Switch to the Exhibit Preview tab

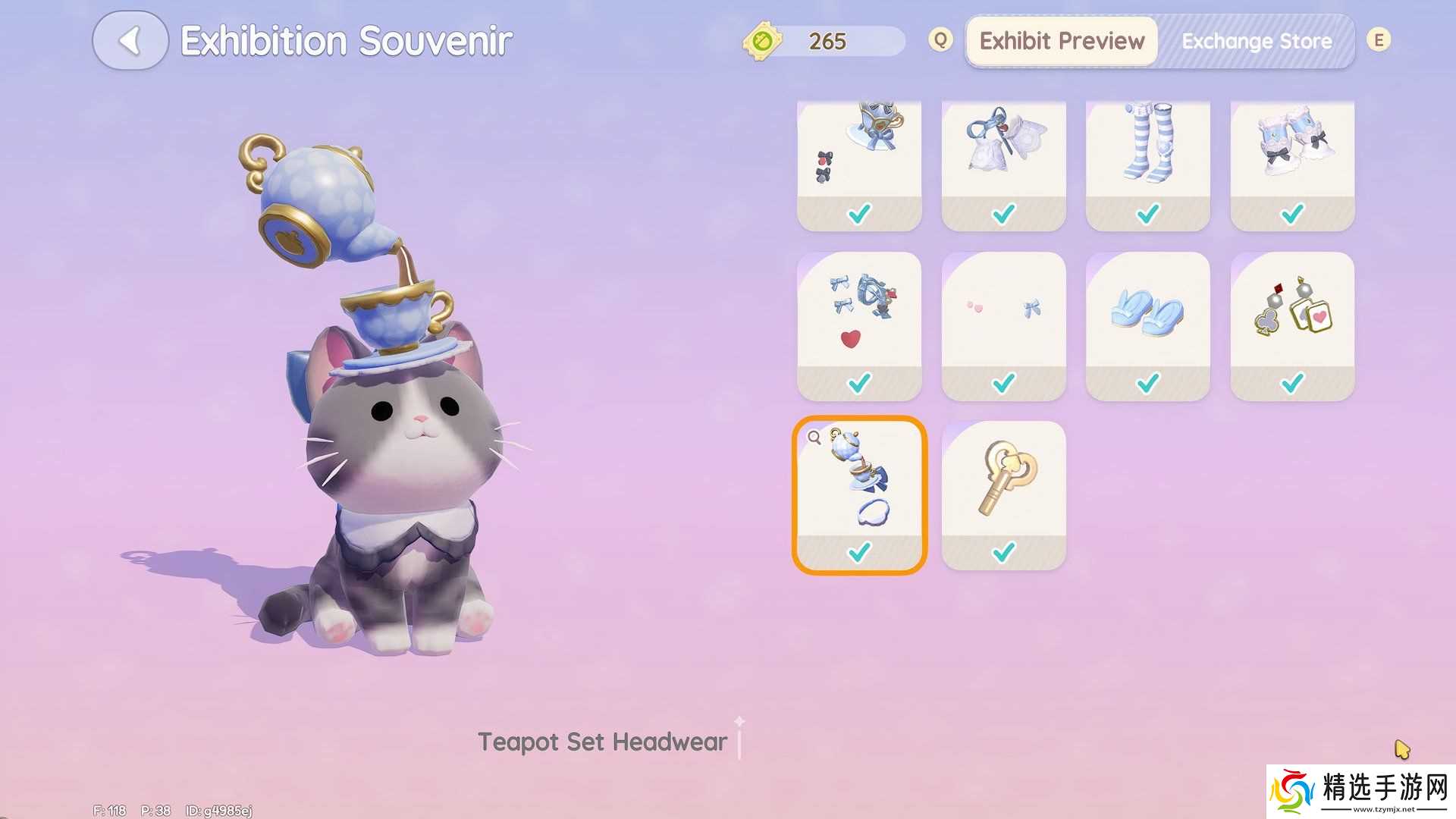[1062, 41]
